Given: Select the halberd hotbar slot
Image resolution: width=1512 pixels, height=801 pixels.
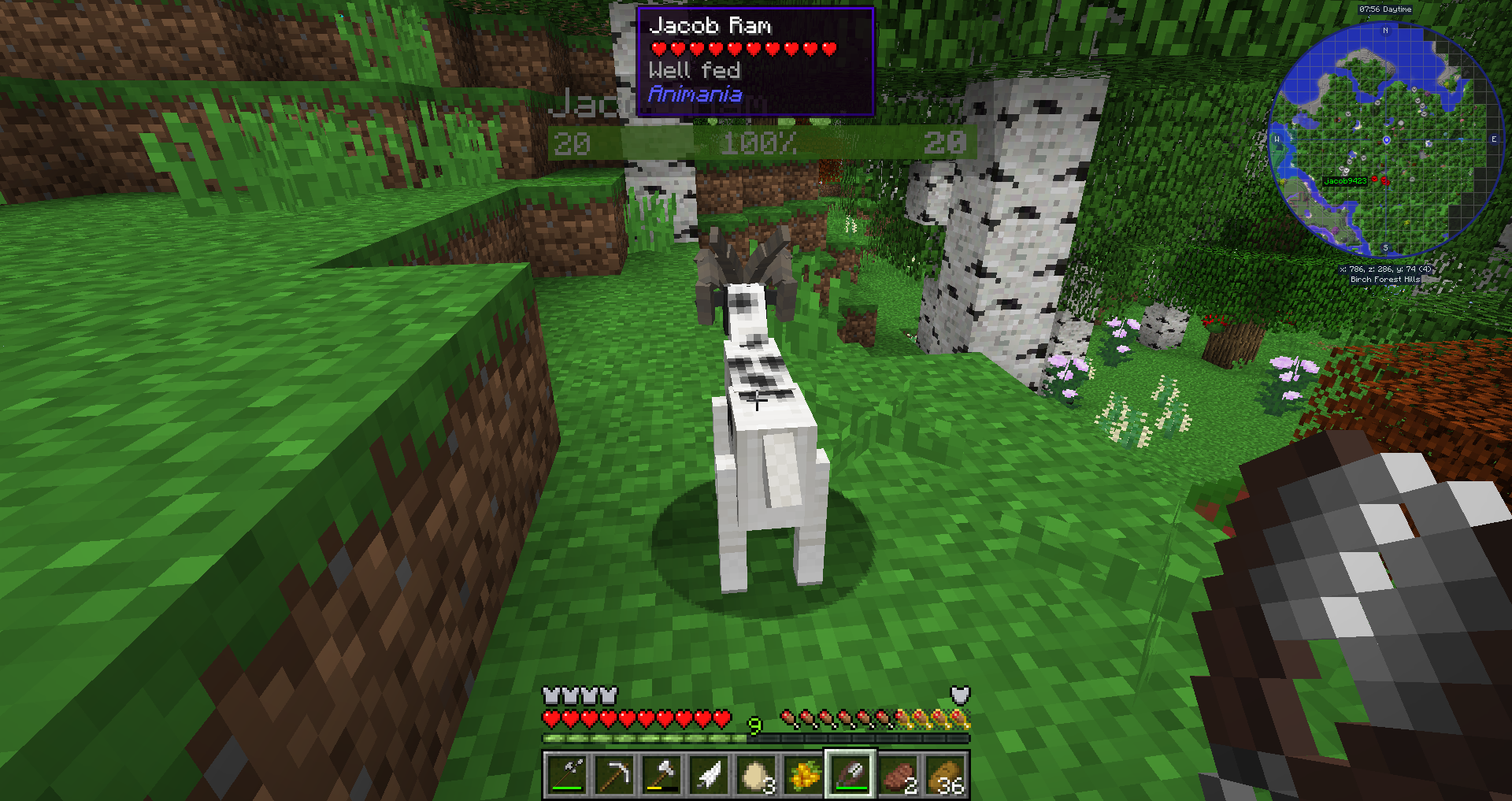Looking at the screenshot, I should click(x=566, y=775).
